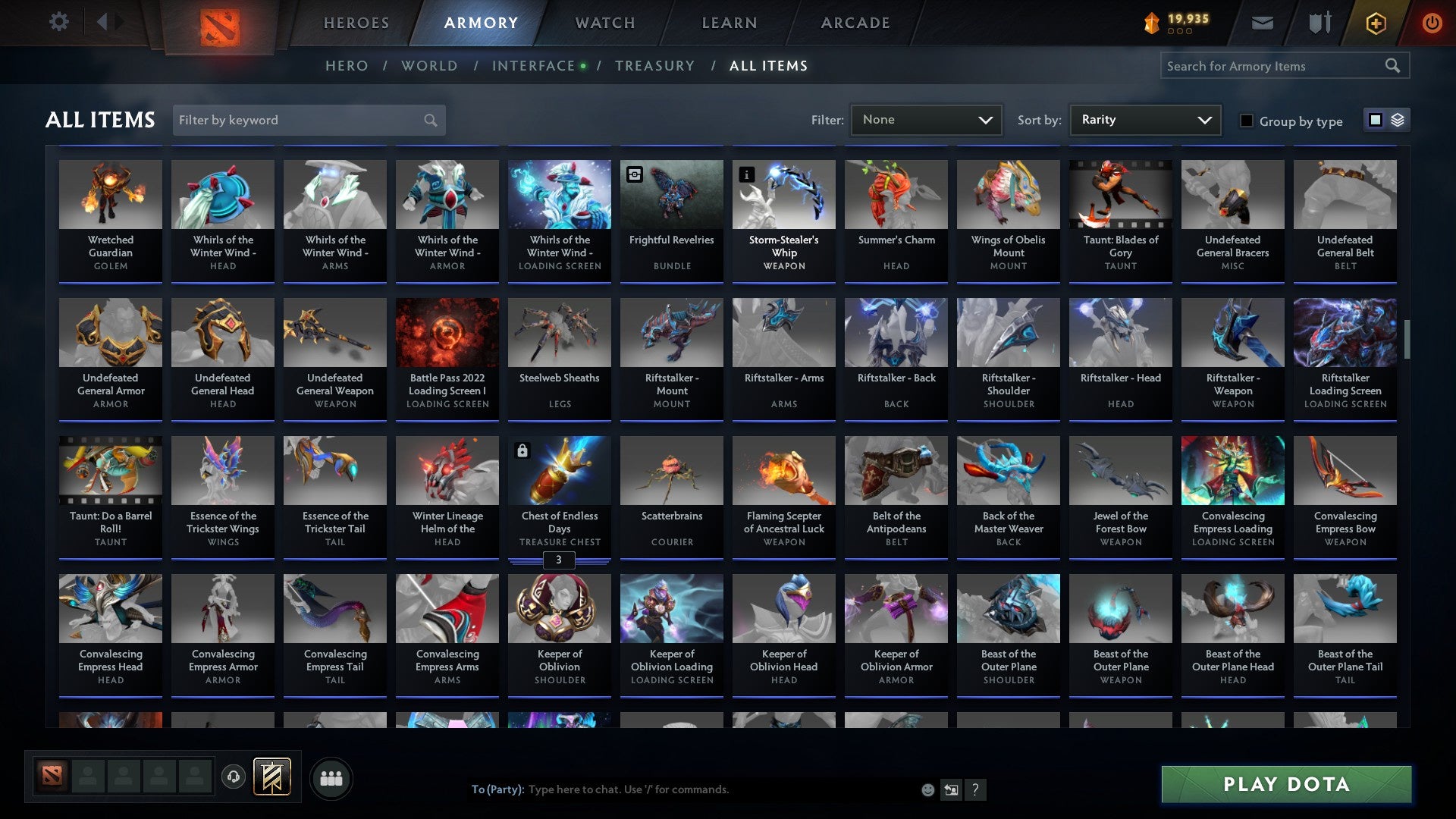Click the shield and sword armory icon

point(1319,23)
